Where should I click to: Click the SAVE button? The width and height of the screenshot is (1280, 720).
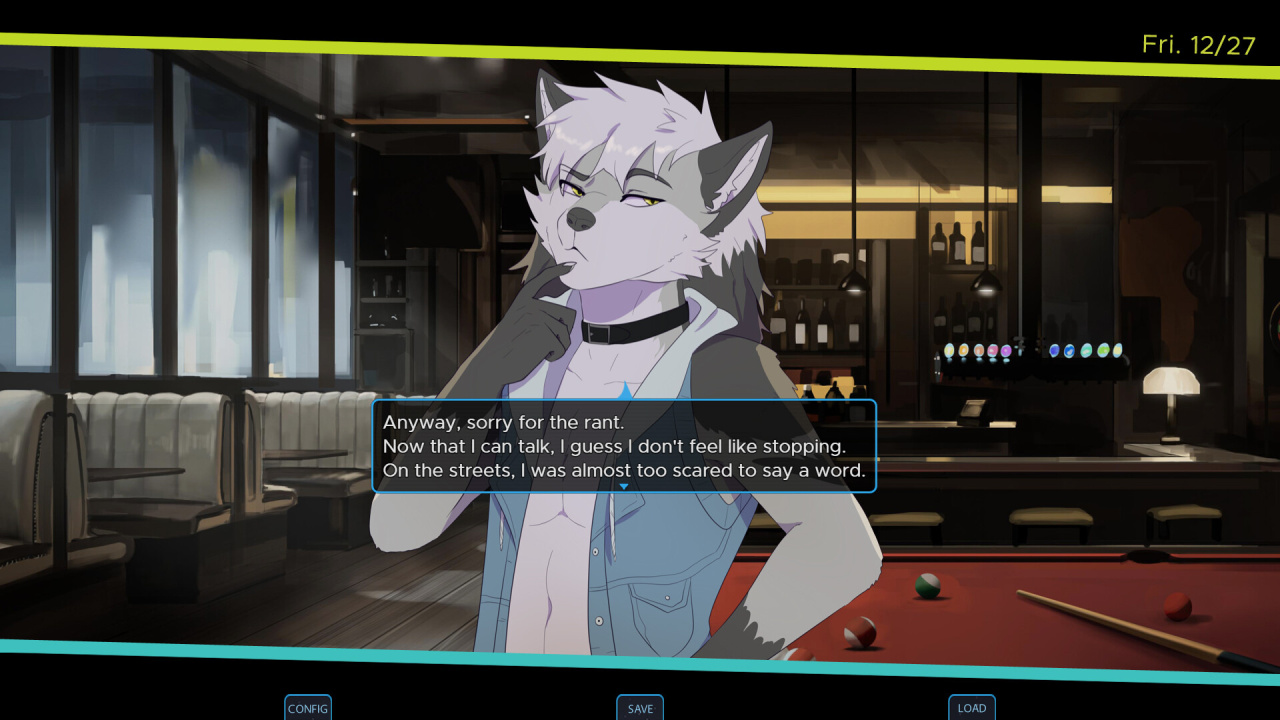click(x=640, y=708)
